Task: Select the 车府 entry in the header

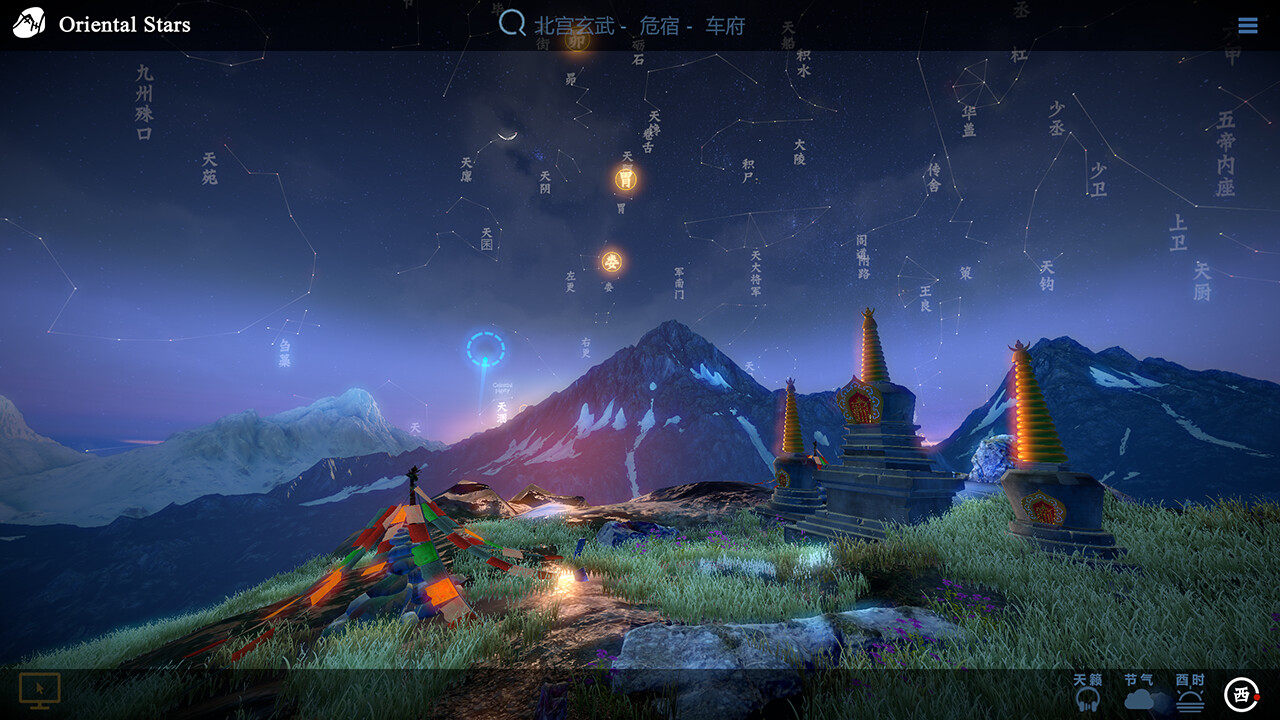Action: 724,26
